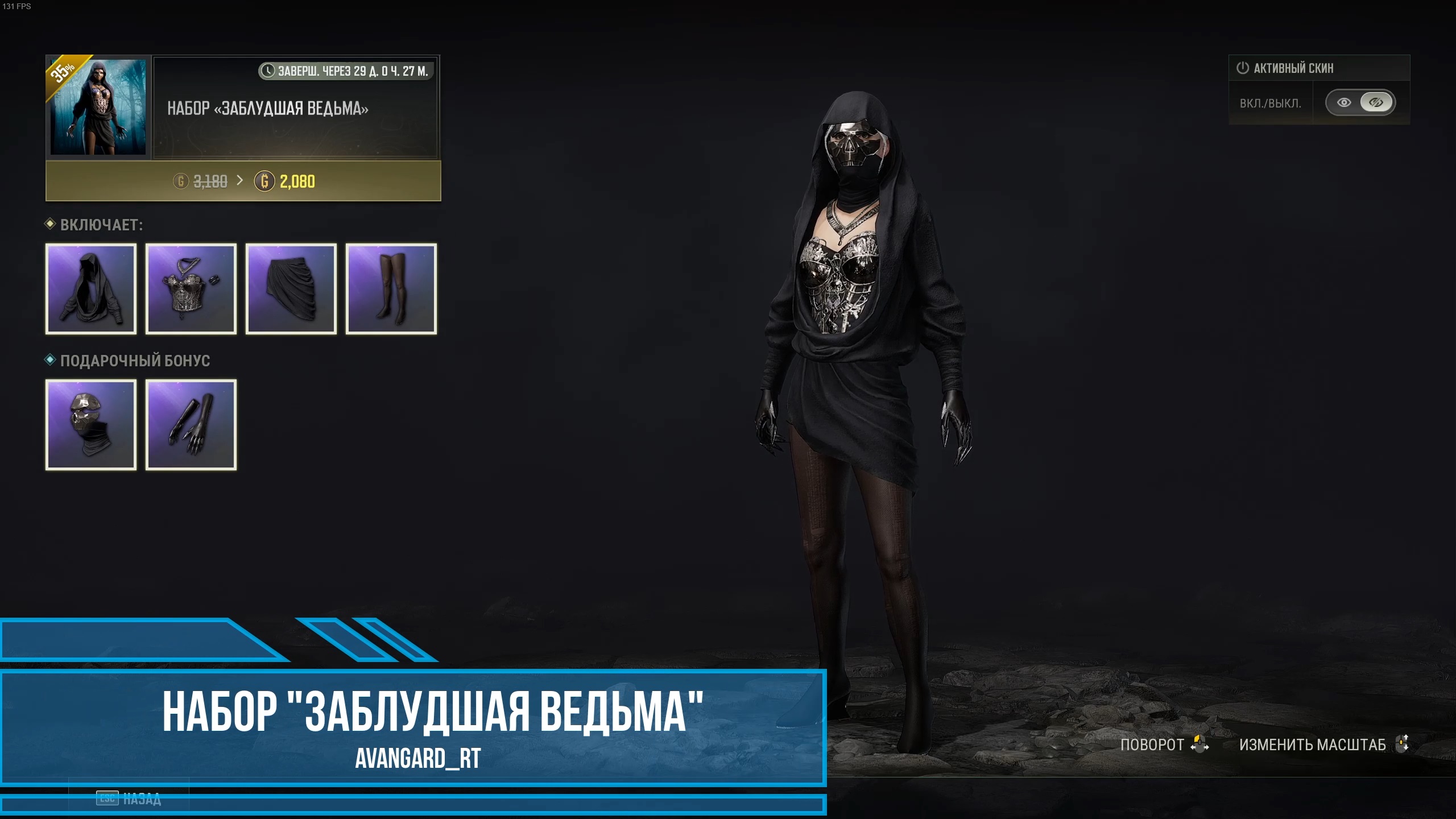Screen dimensions: 1456x819
Task: Click the ESC НАЗАД back button
Action: [128, 799]
